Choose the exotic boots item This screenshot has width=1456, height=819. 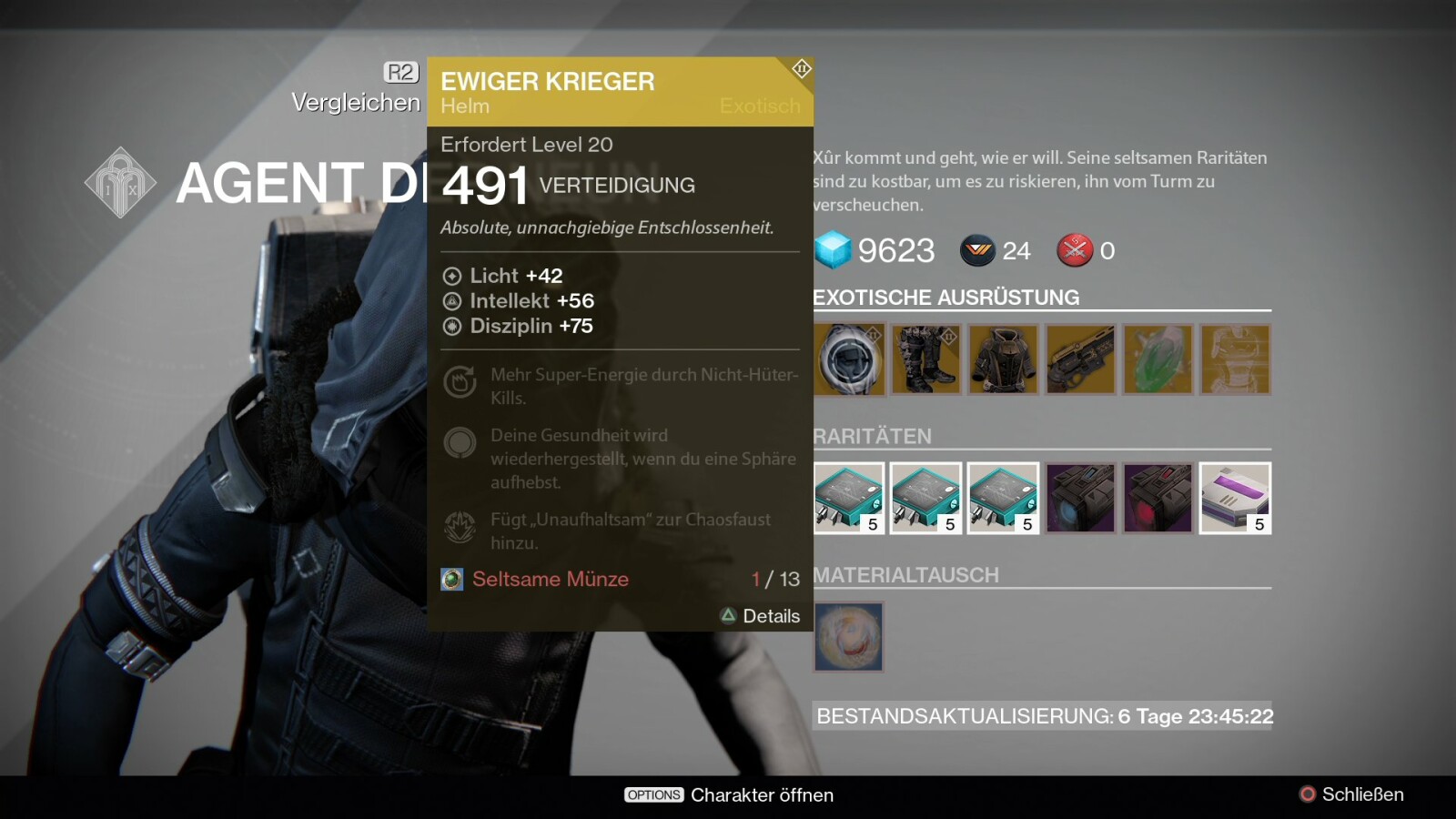925,360
